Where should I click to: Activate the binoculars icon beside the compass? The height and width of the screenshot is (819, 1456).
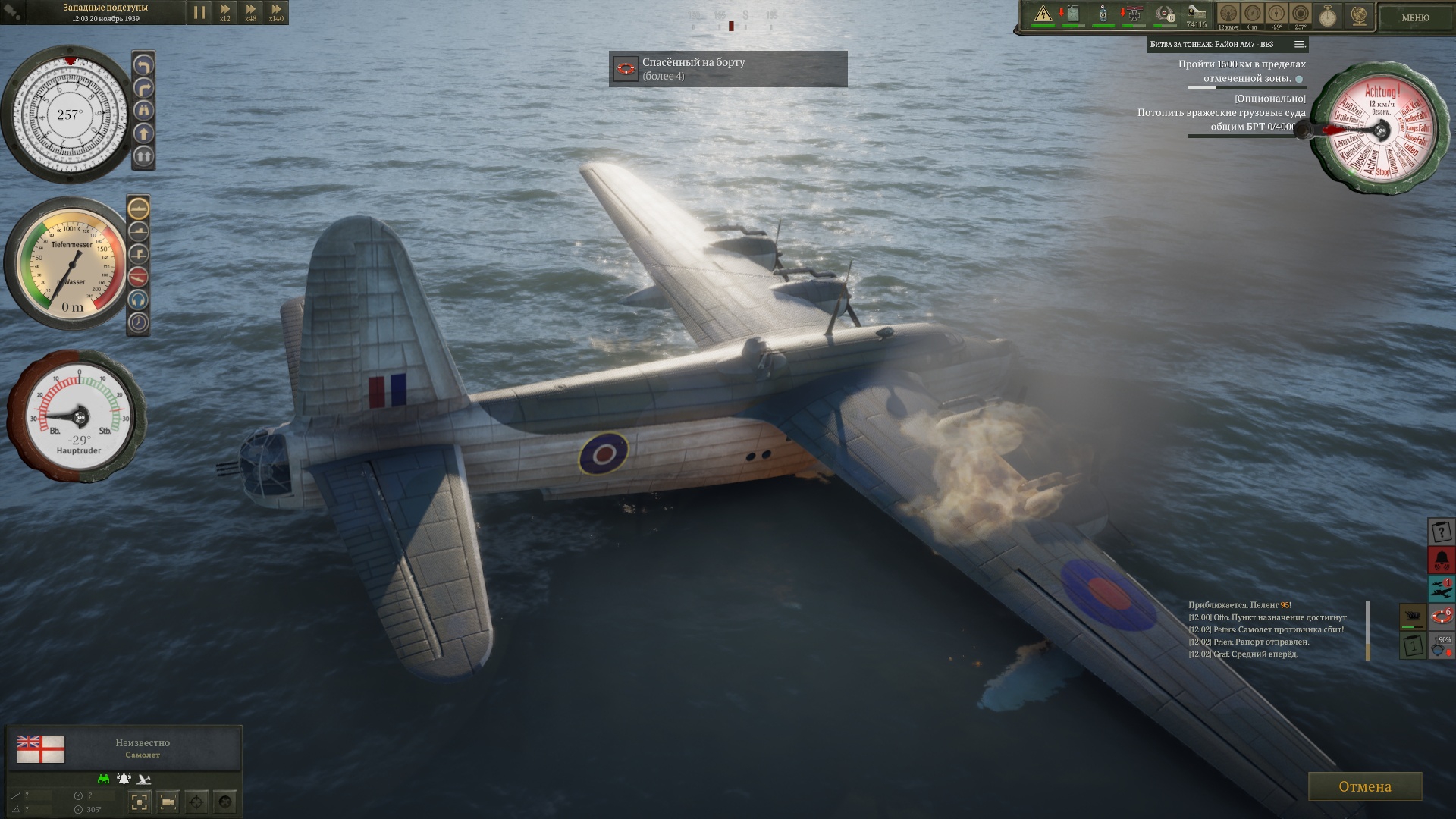point(143,111)
